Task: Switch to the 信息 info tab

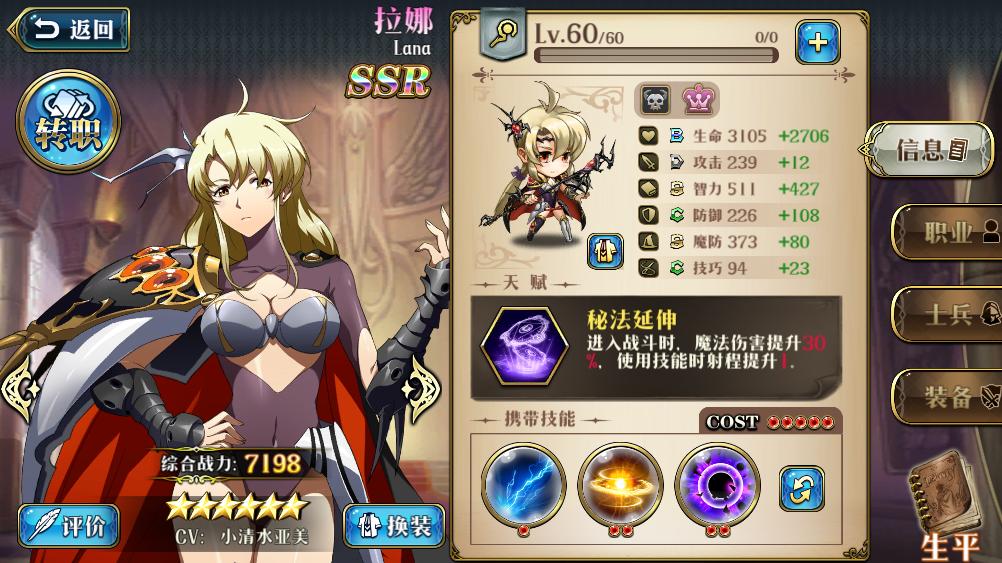Action: [930, 150]
